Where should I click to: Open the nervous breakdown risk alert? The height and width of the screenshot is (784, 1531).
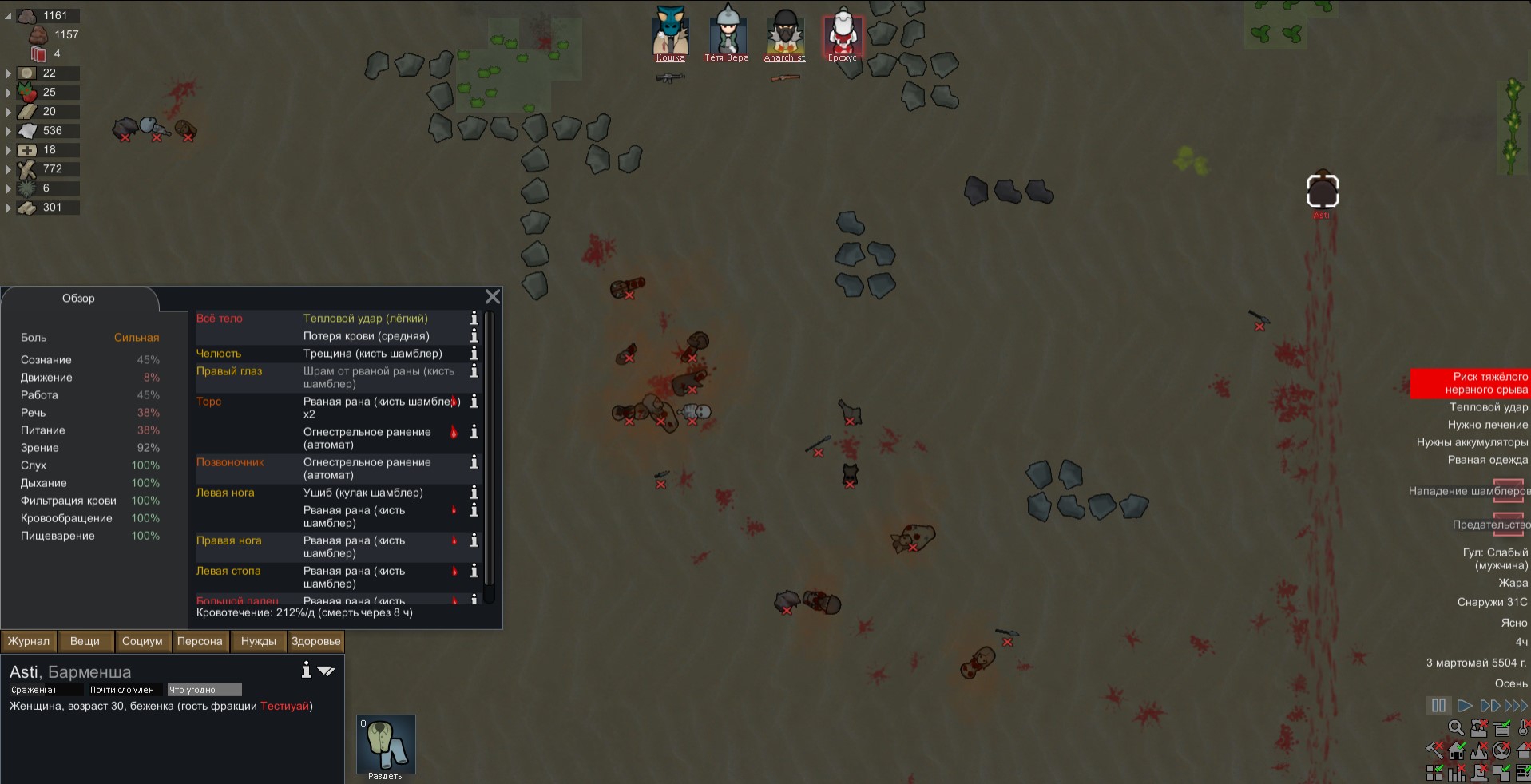pyautogui.click(x=1470, y=383)
